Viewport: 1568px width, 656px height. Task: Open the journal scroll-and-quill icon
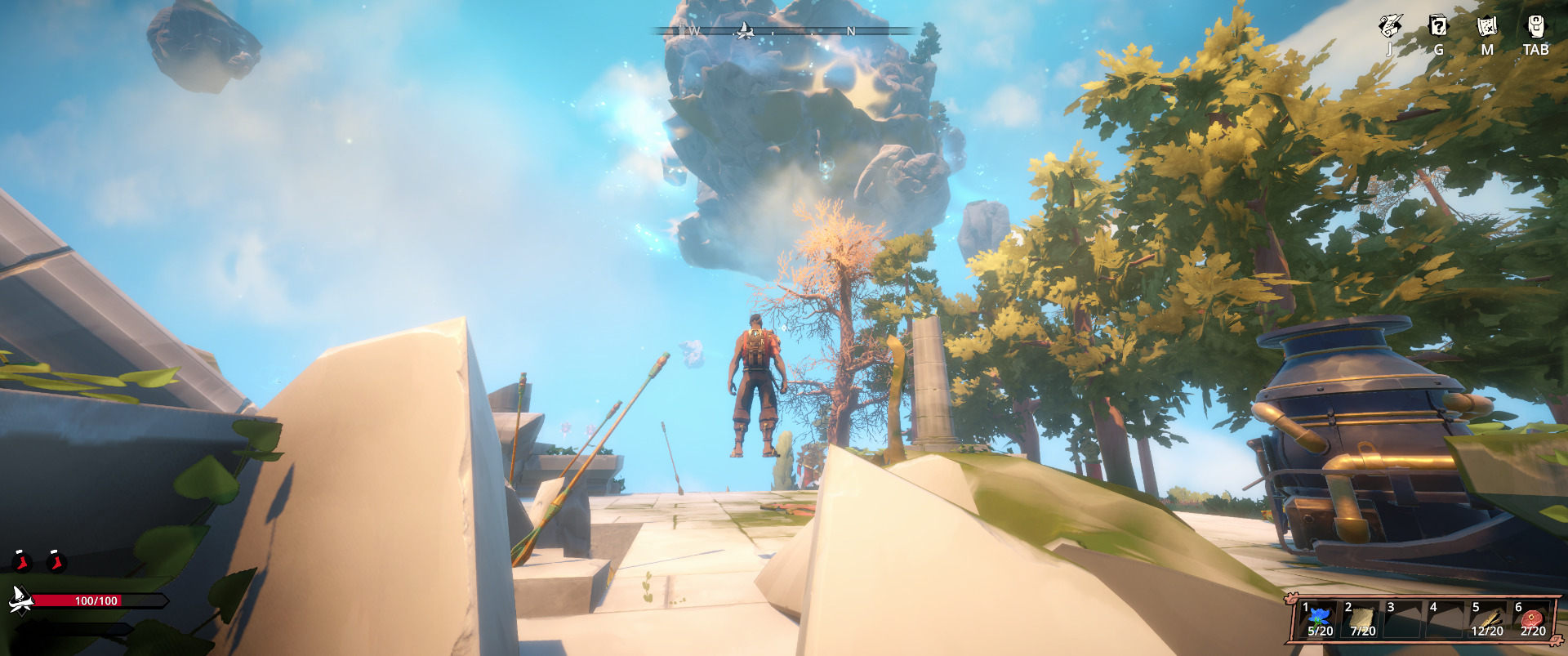coord(1389,27)
